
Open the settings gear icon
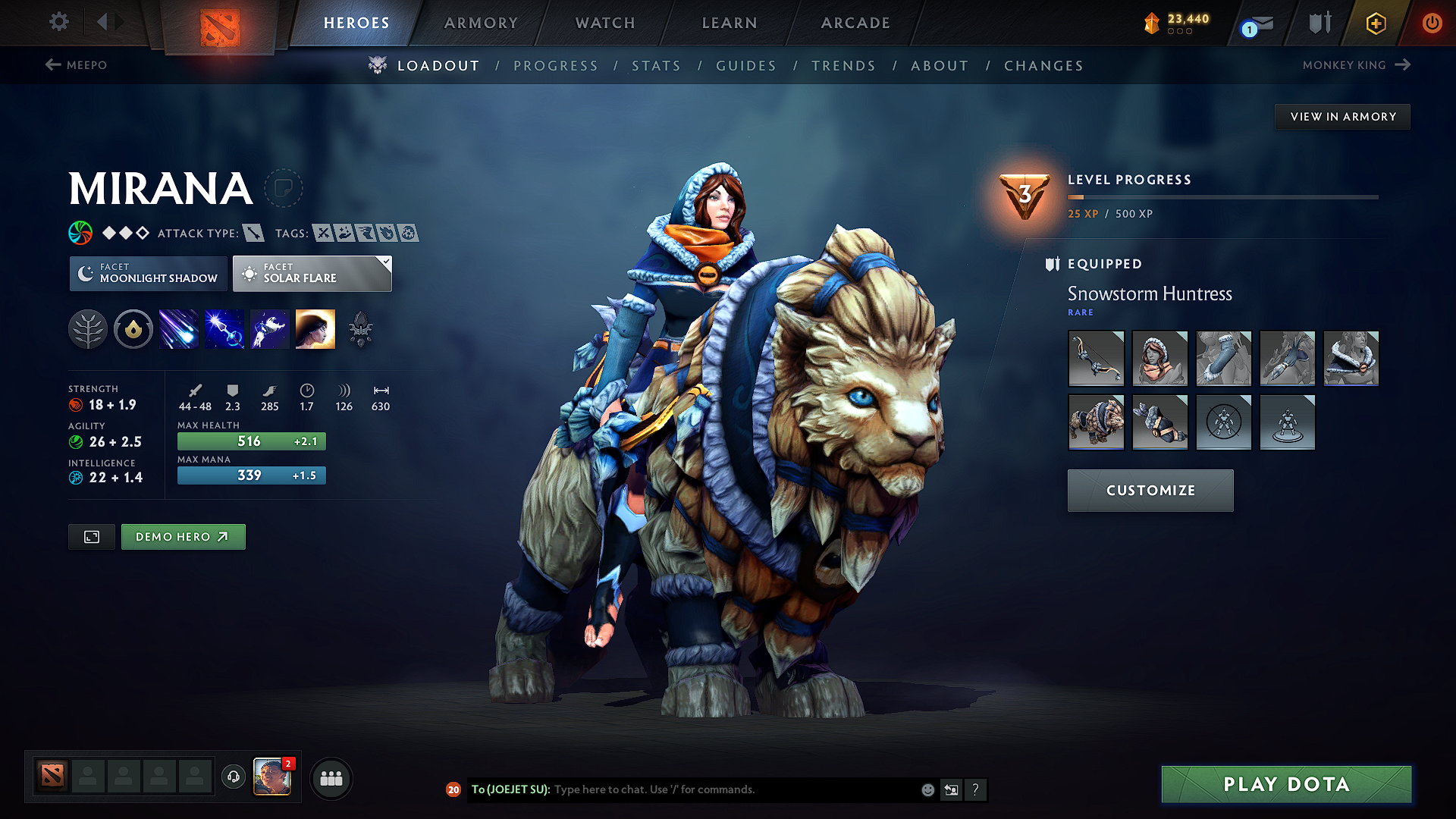[58, 22]
